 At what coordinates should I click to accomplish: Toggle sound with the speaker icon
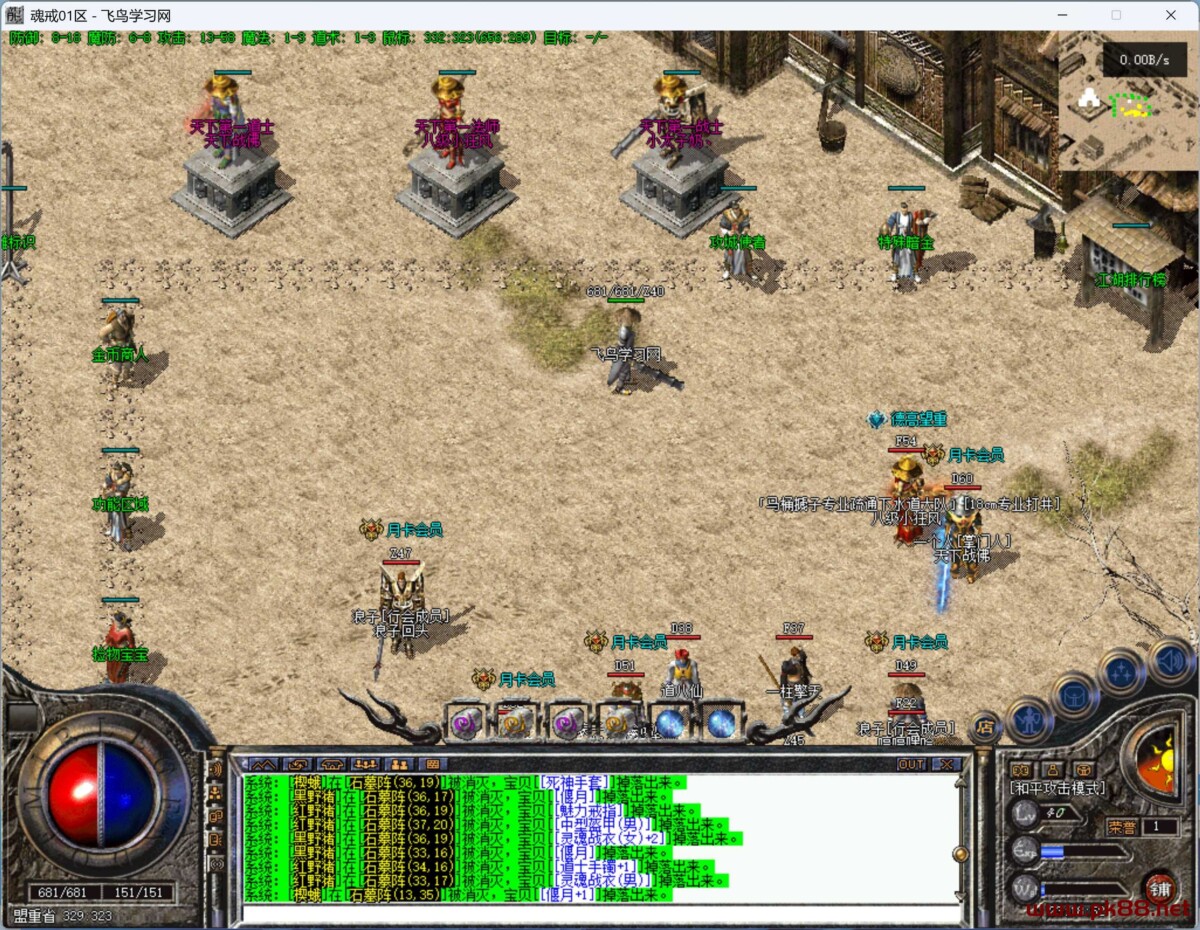1170,660
